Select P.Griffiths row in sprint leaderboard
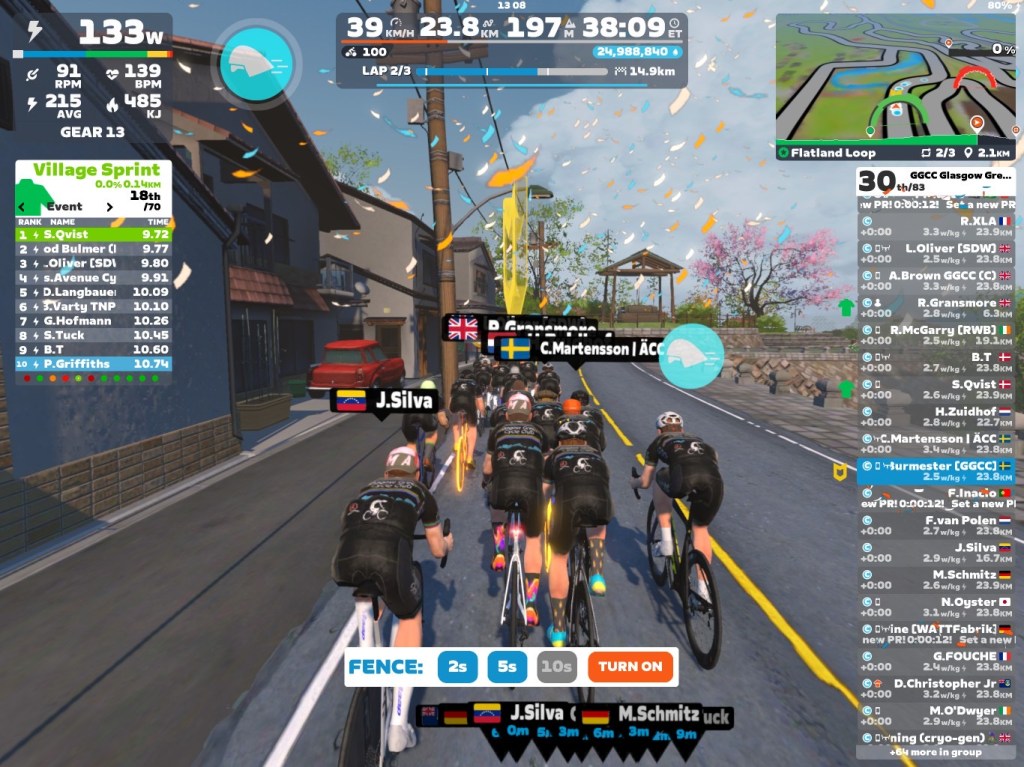1024x767 pixels. click(94, 365)
